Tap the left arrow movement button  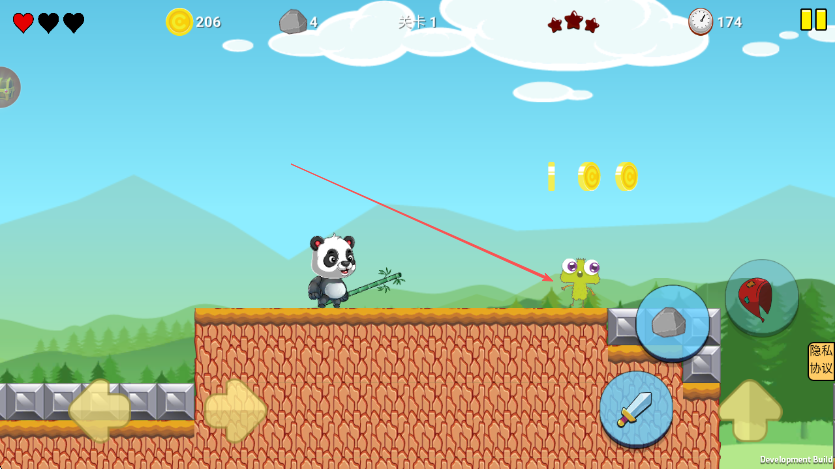[x=99, y=410]
